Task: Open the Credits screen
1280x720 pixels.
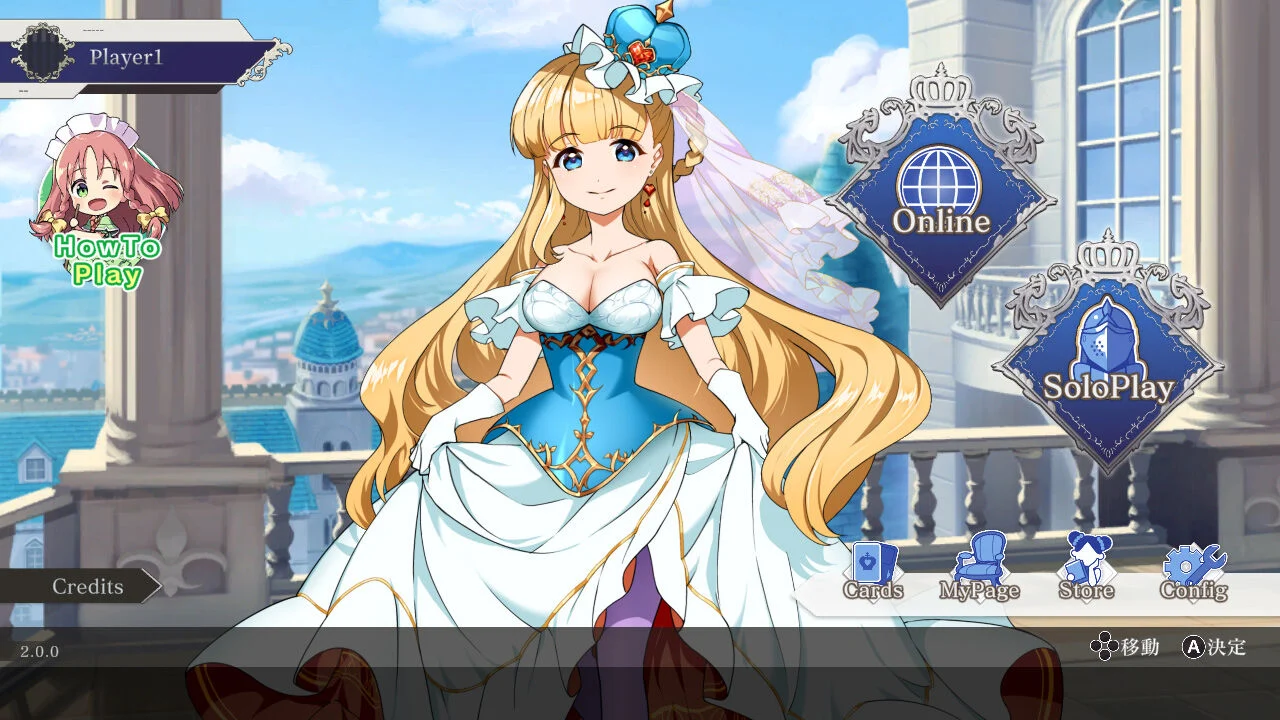Action: click(x=86, y=587)
